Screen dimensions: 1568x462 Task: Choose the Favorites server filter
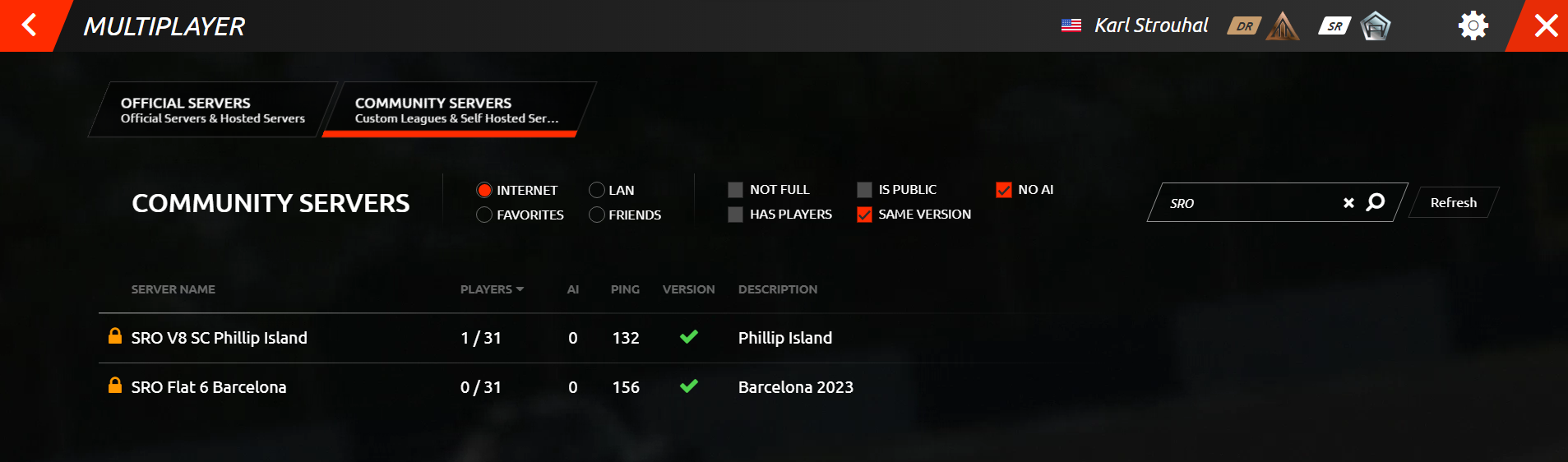pos(484,215)
